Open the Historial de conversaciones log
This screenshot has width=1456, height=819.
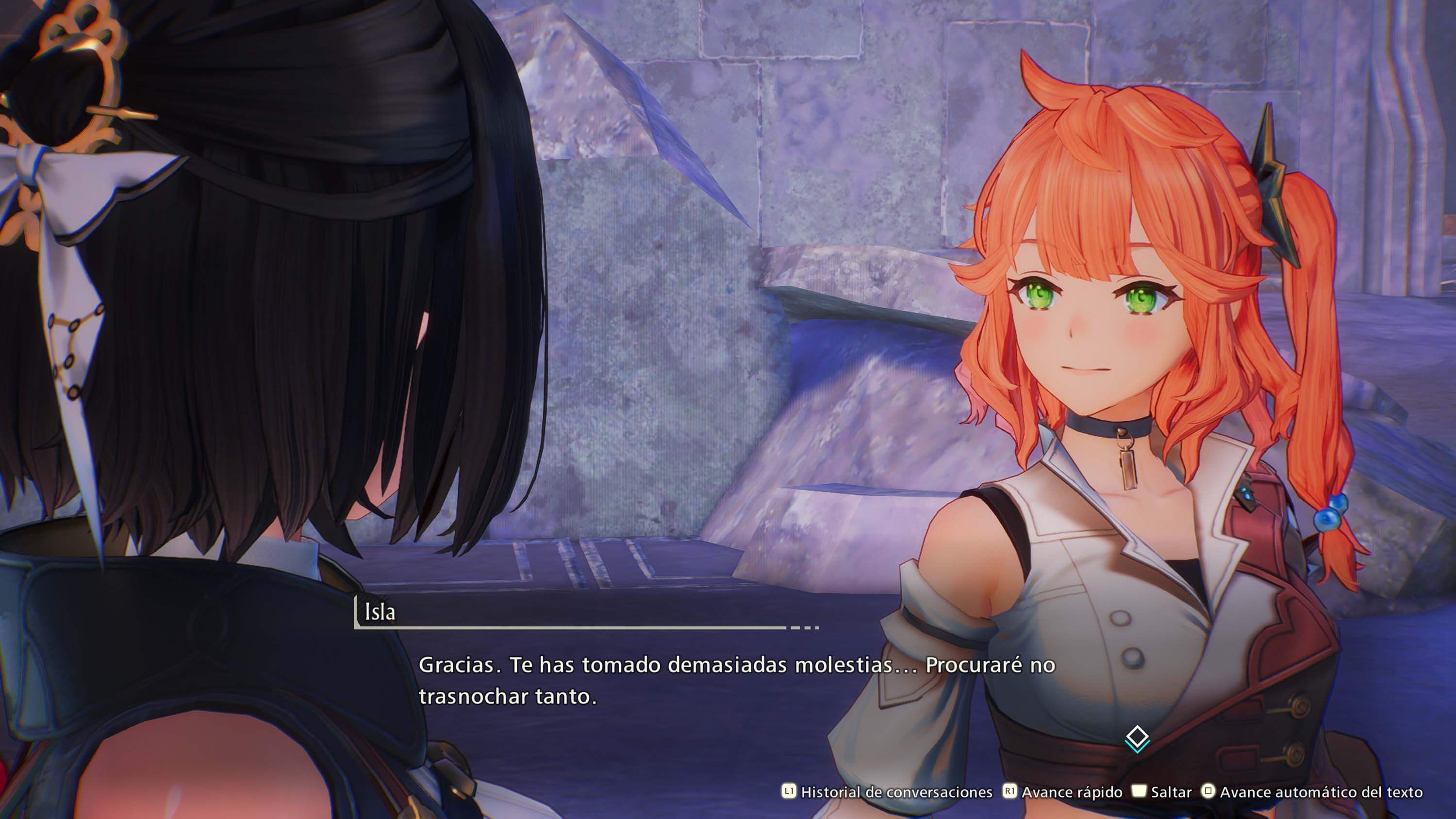[x=887, y=792]
